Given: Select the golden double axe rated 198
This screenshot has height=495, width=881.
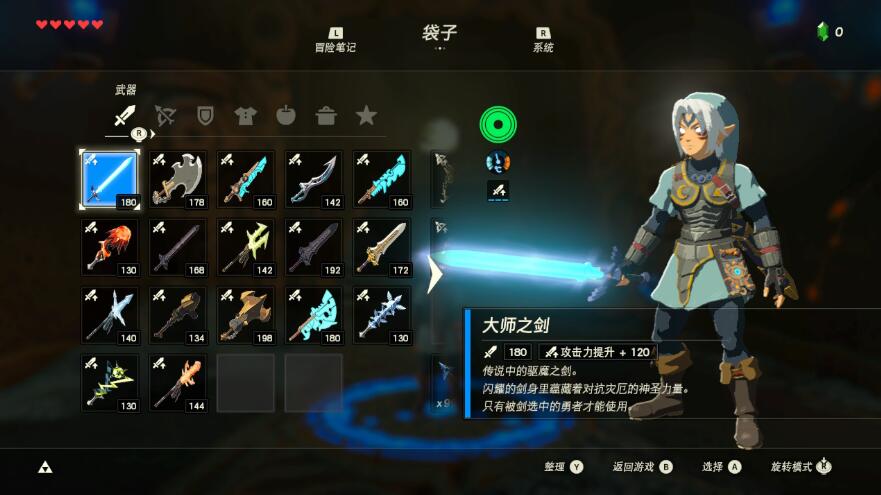Looking at the screenshot, I should click(x=245, y=315).
